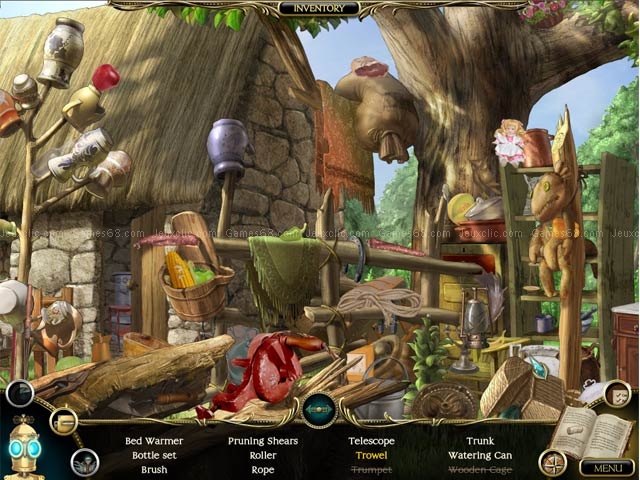
Task: Choose Telescope from the item list
Action: [x=371, y=441]
